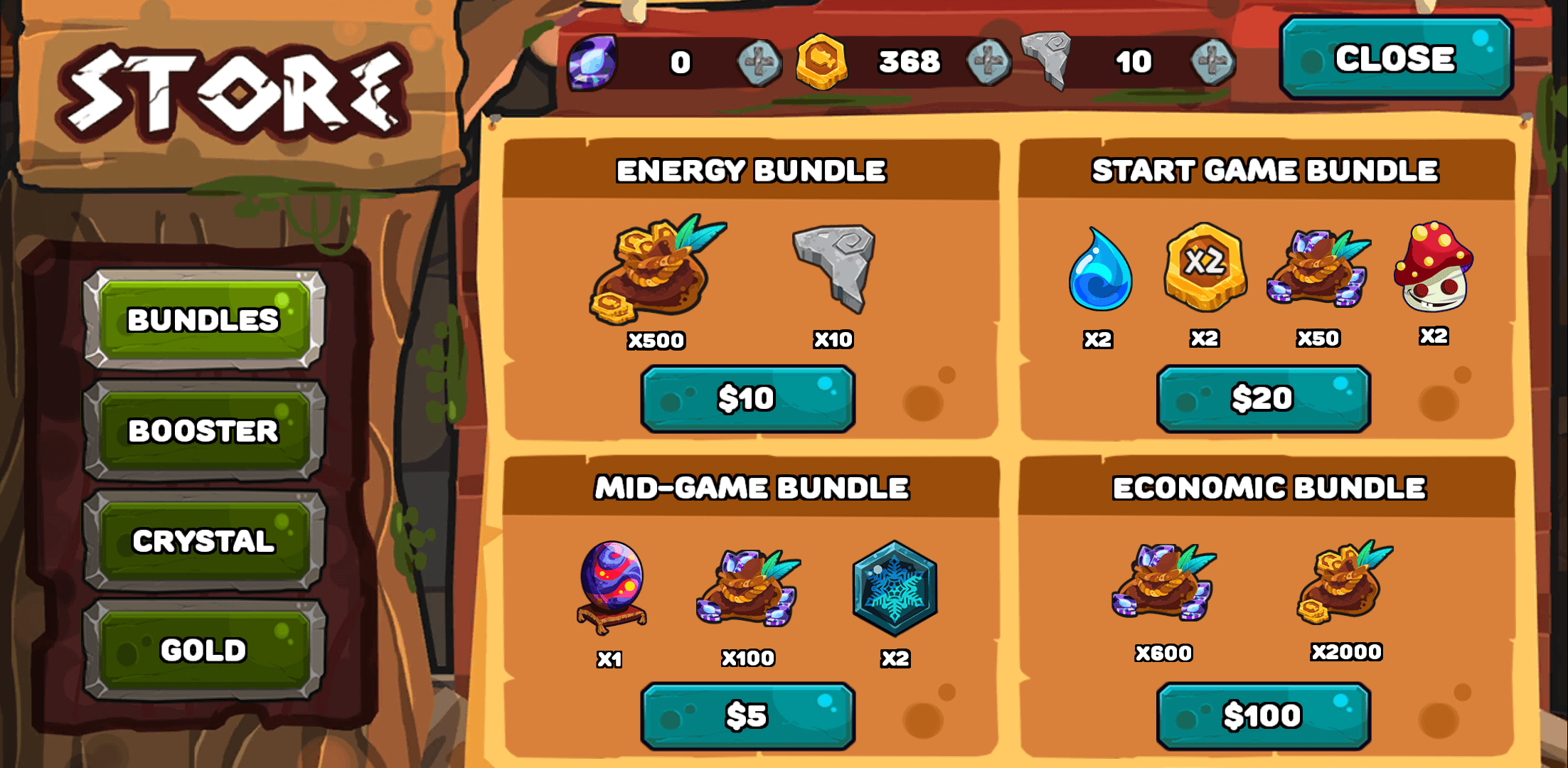Add more stone energy with plus button
1568x768 pixels.
tap(1213, 63)
